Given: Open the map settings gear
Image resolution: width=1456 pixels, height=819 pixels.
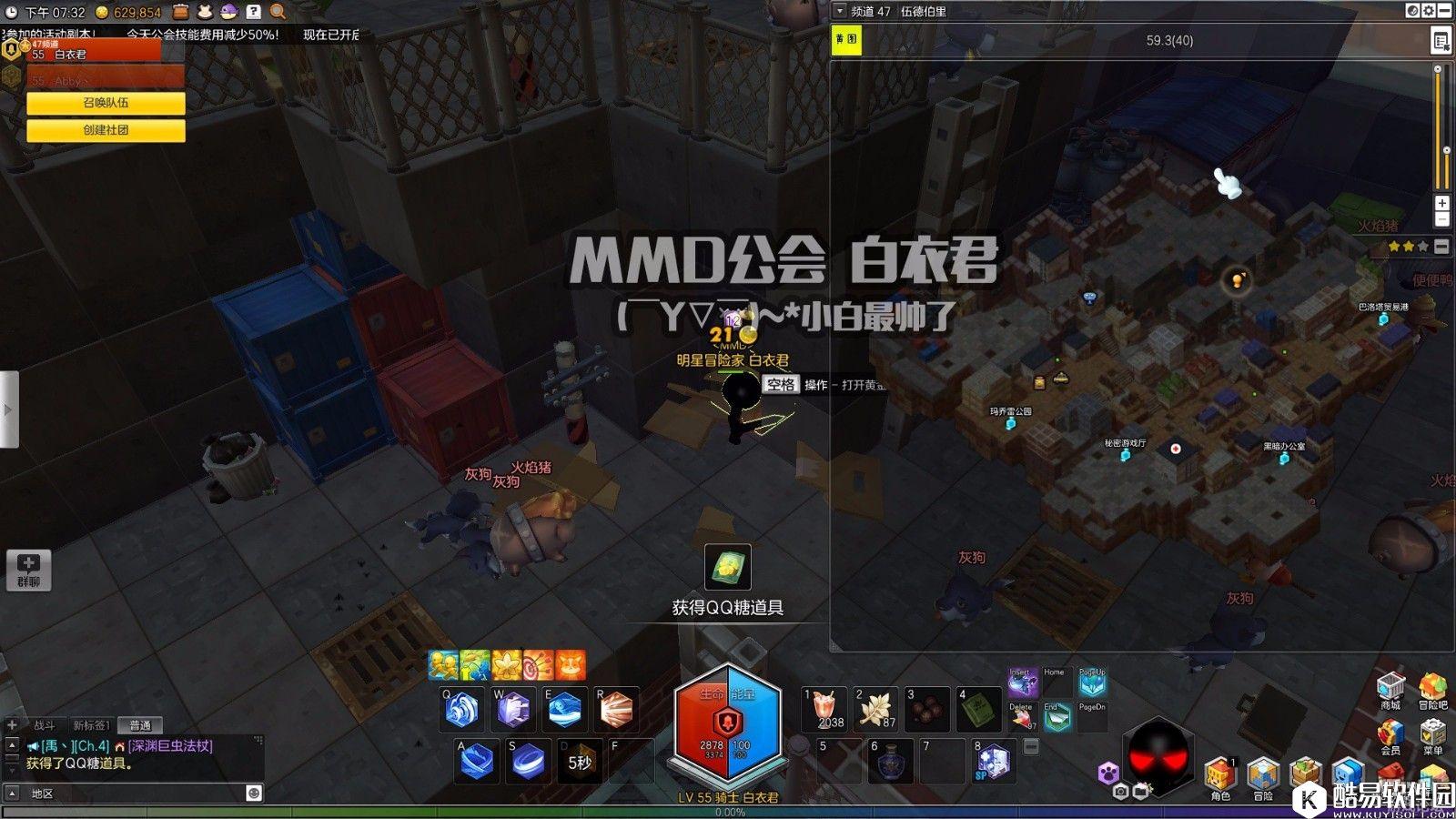Looking at the screenshot, I should tap(1429, 11).
